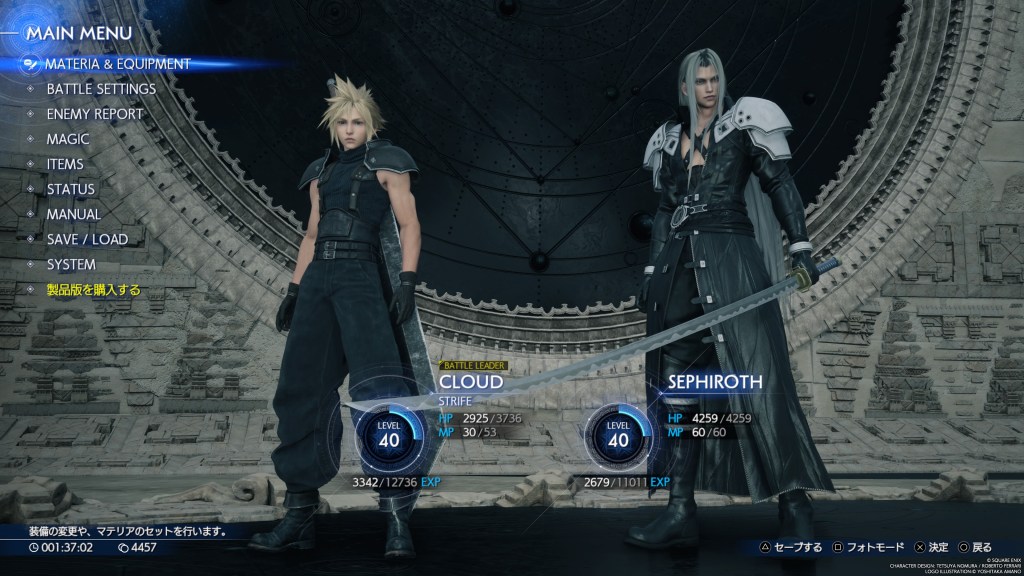Open the System menu
Screen dimensions: 1024x576
point(71,265)
